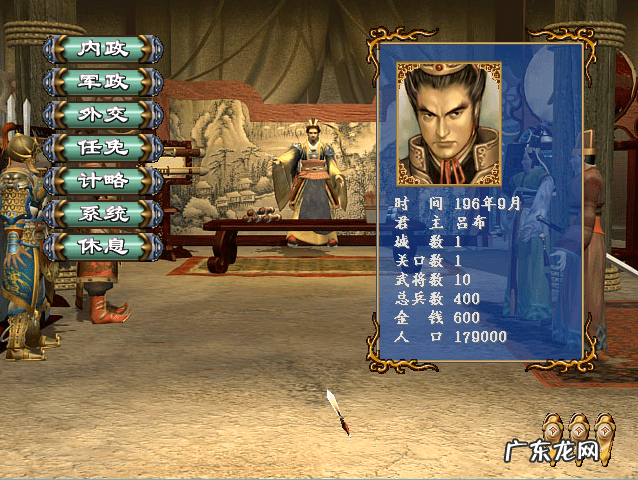Image resolution: width=638 pixels, height=480 pixels.
Task: Click the 计略 (Stratagem) button
Action: click(x=103, y=181)
